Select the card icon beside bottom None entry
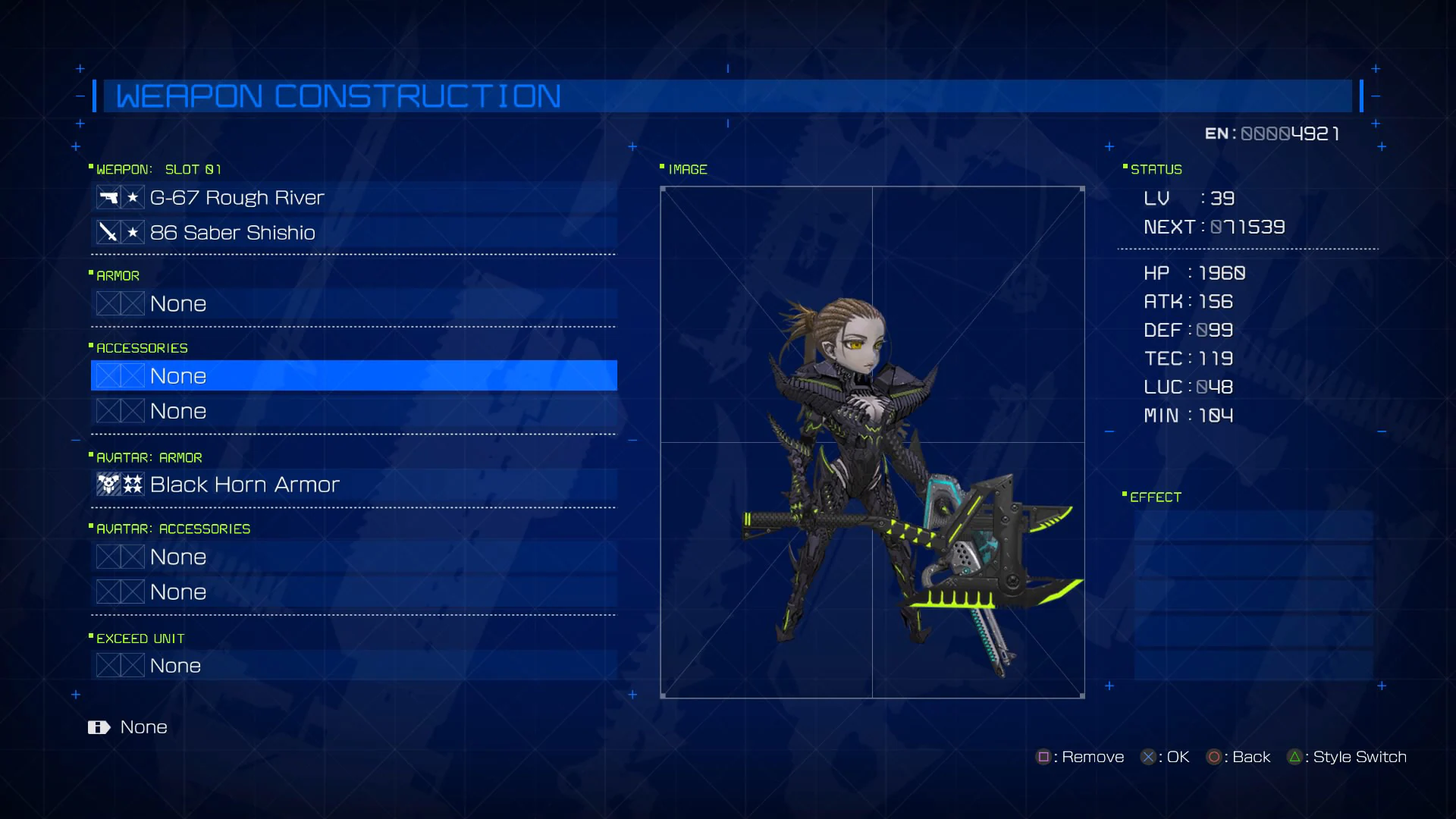Image resolution: width=1456 pixels, height=819 pixels. [99, 727]
